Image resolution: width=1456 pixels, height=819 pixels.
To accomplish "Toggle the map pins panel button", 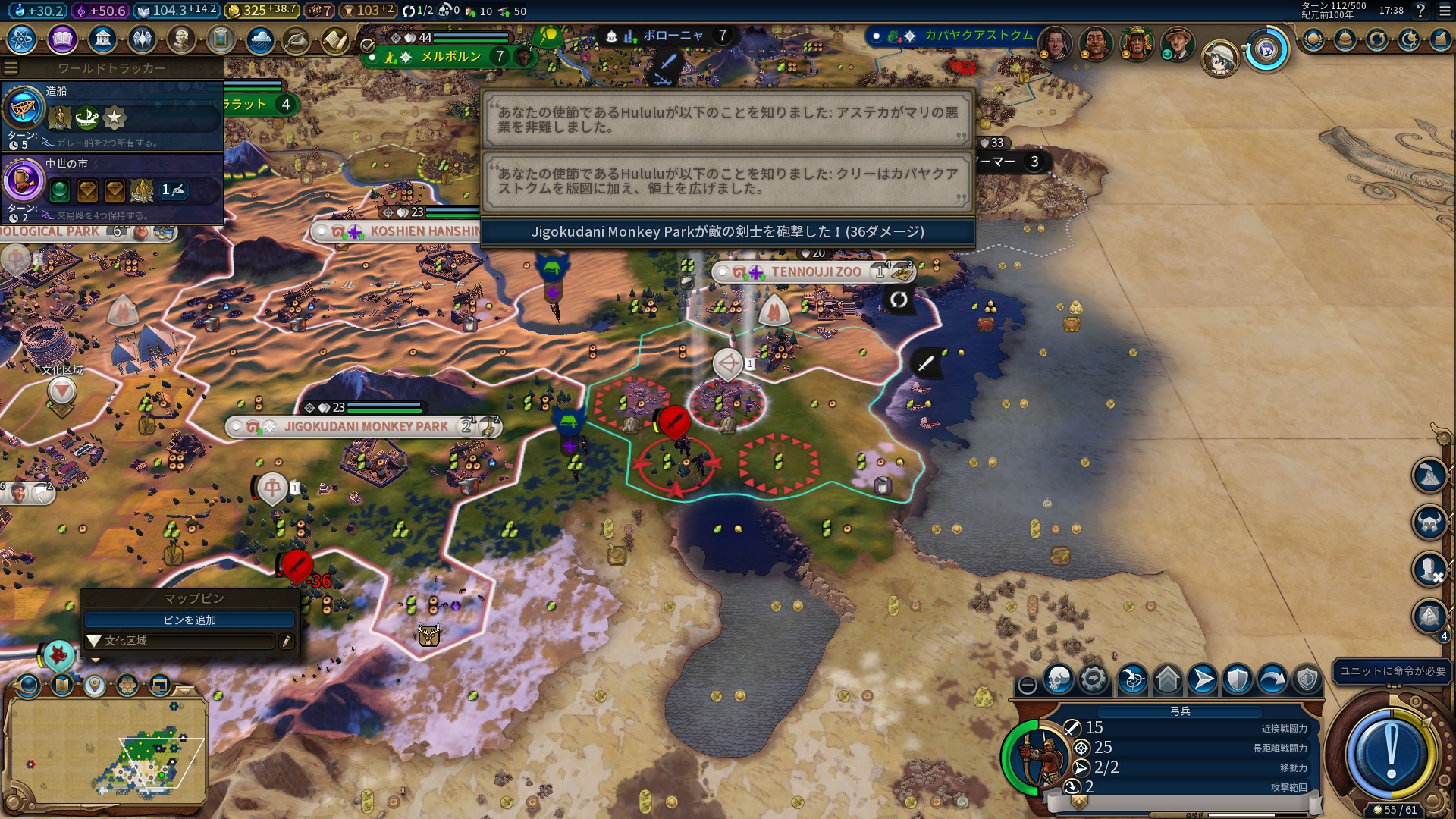I will (x=95, y=686).
